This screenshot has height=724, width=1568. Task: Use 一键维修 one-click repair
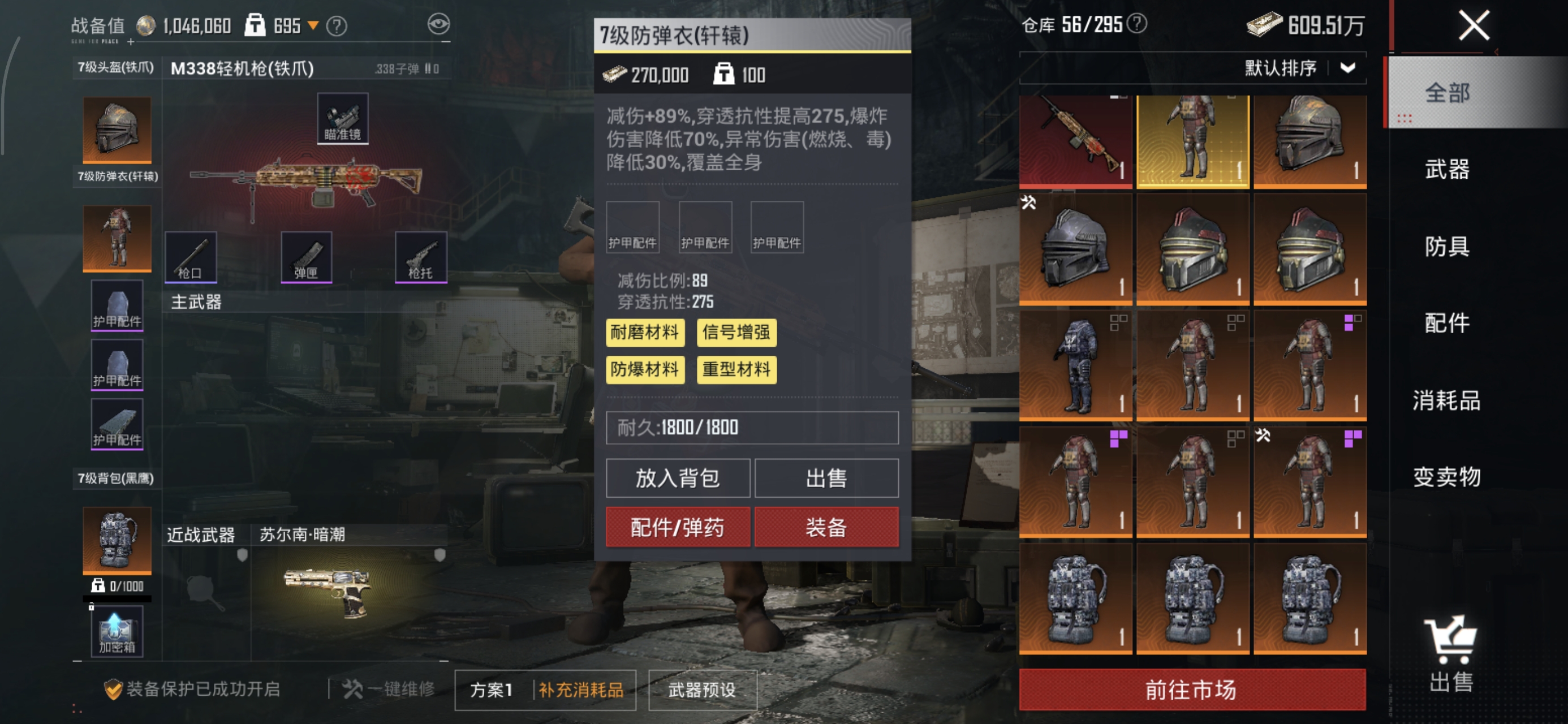390,689
